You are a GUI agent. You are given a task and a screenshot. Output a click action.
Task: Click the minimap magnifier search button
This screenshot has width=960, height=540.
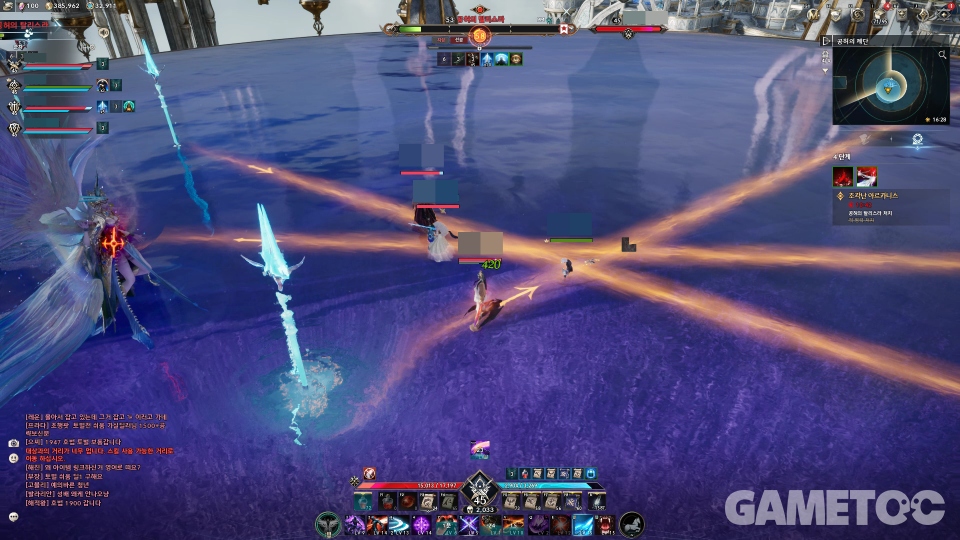(942, 56)
